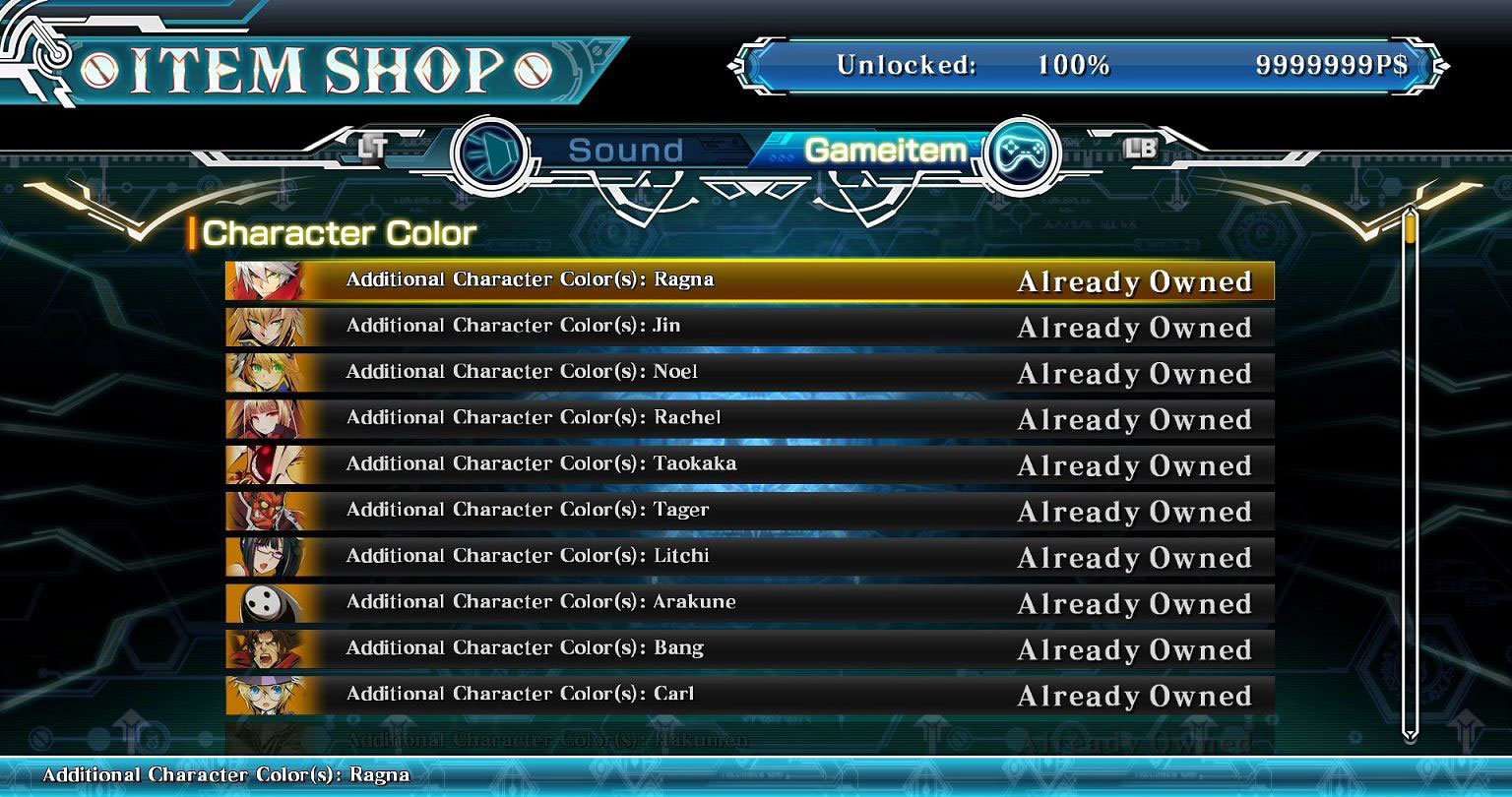Select the Taokaka color entry

(x=748, y=464)
